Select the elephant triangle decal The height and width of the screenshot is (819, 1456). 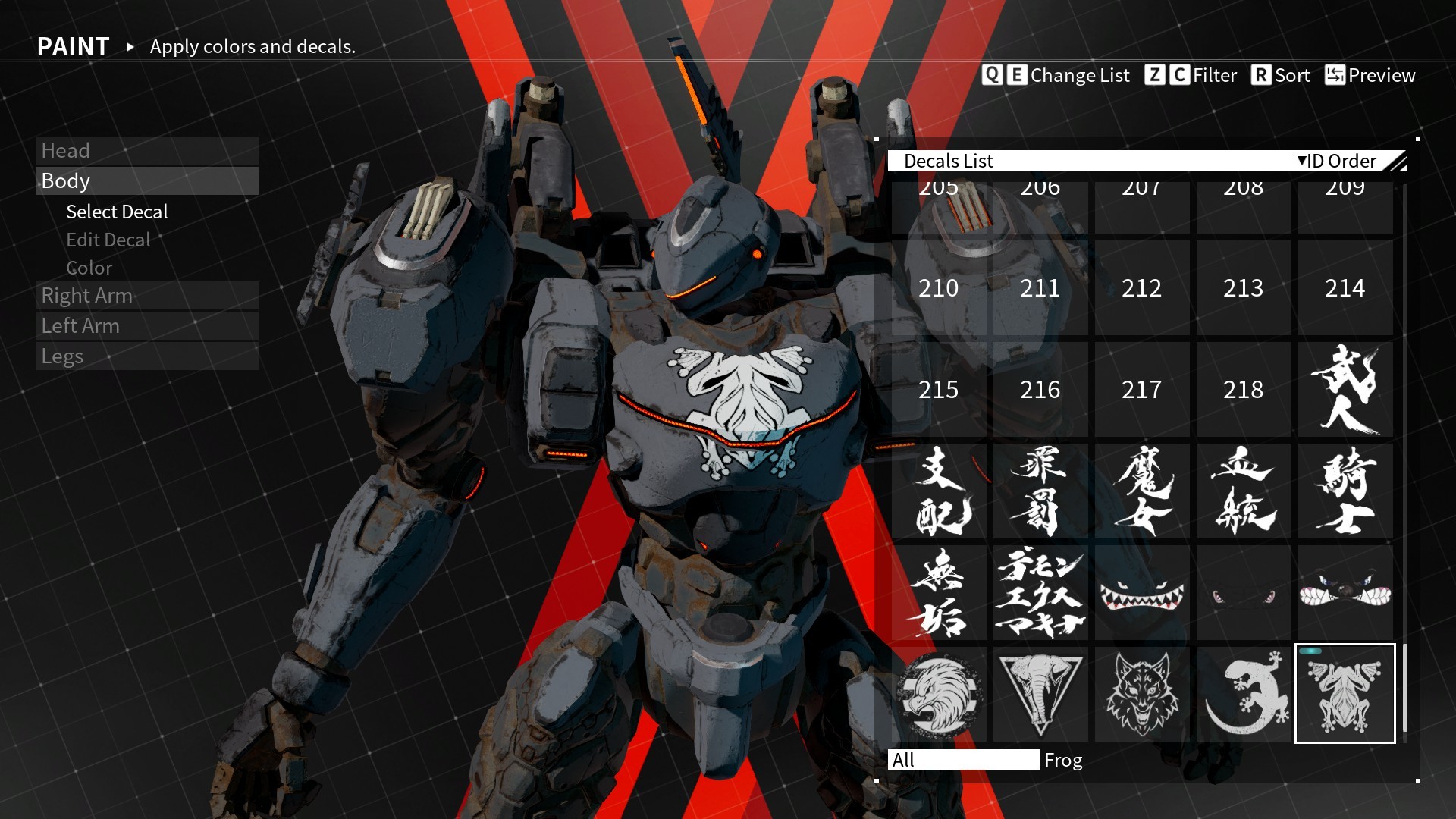click(1040, 694)
